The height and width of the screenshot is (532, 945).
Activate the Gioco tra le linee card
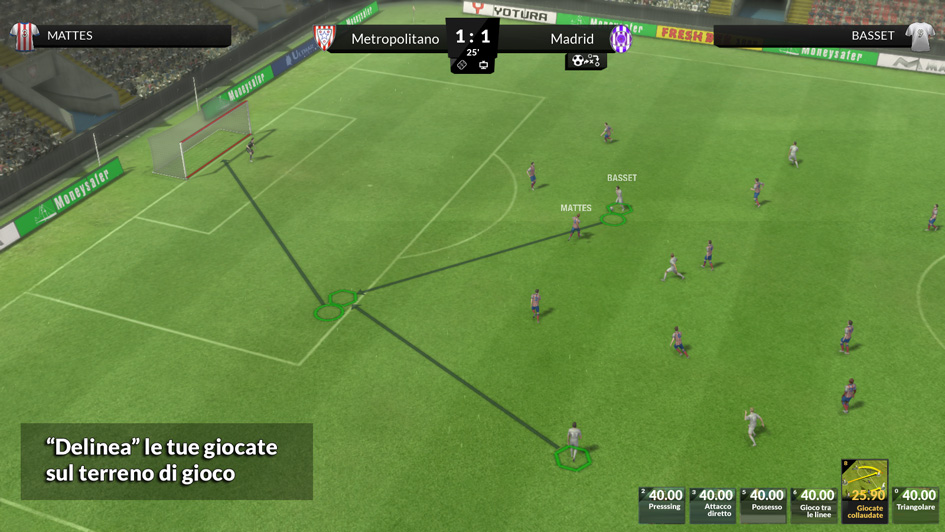pyautogui.click(x=816, y=503)
